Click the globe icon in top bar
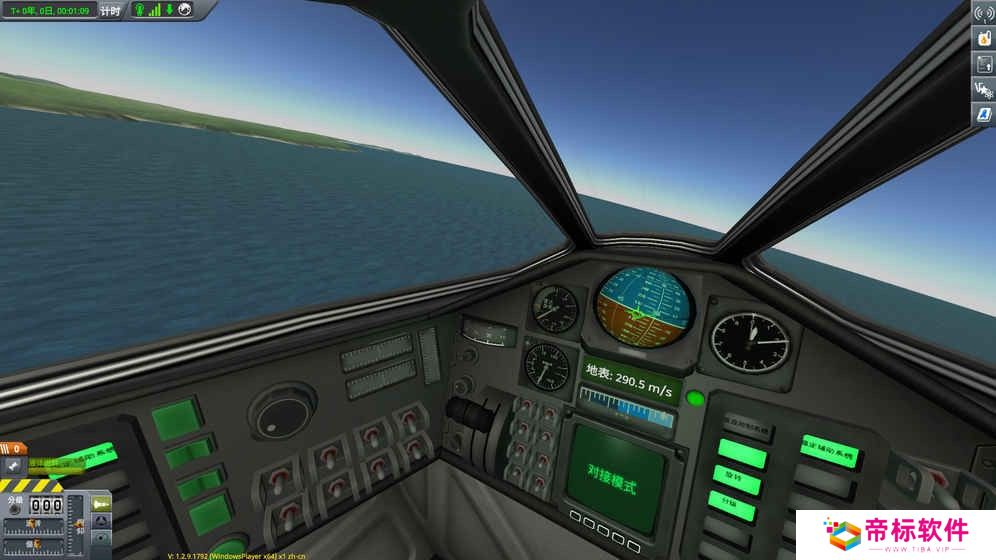Image resolution: width=996 pixels, height=560 pixels. pos(185,11)
